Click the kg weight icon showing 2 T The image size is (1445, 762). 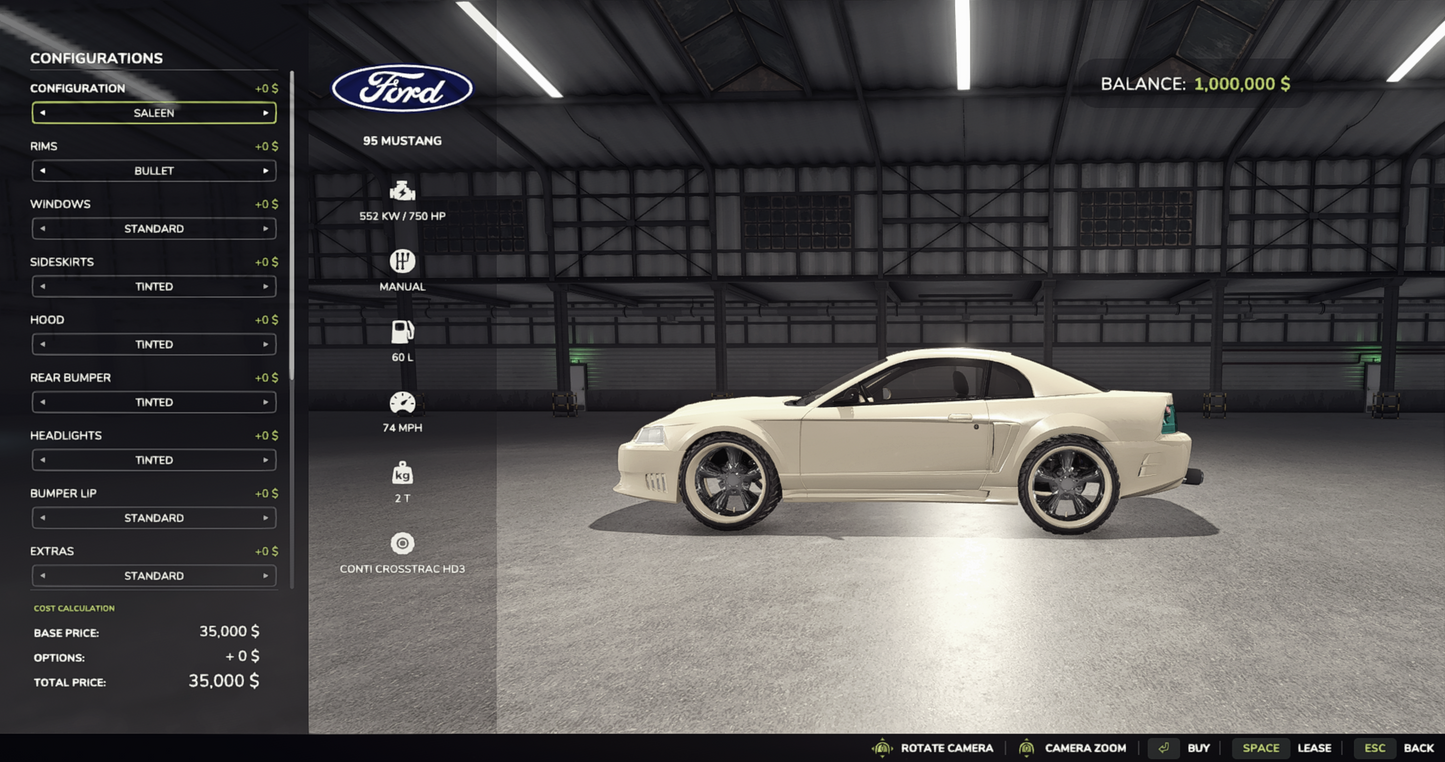pos(402,471)
